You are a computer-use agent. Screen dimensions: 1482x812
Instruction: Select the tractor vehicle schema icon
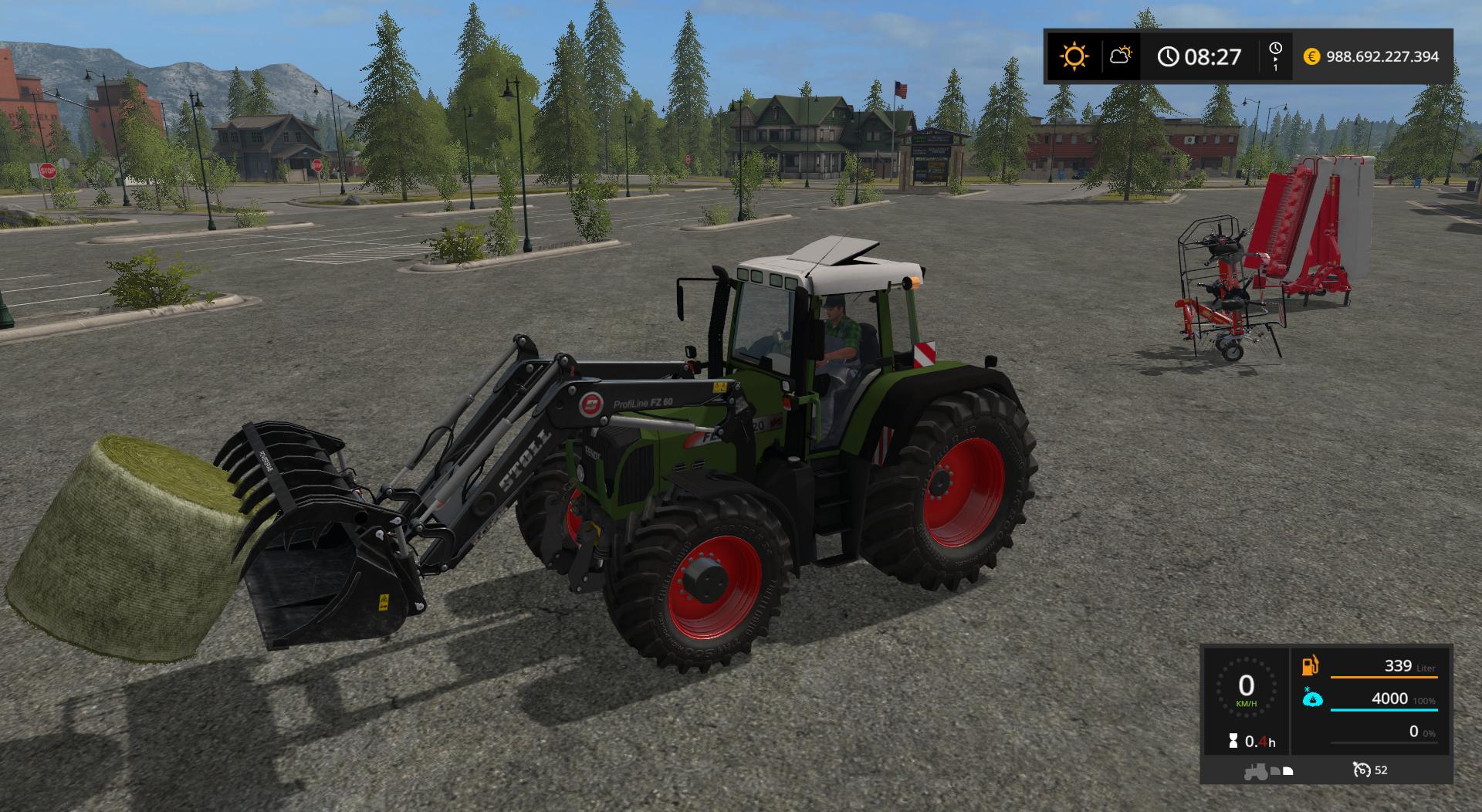click(1256, 770)
